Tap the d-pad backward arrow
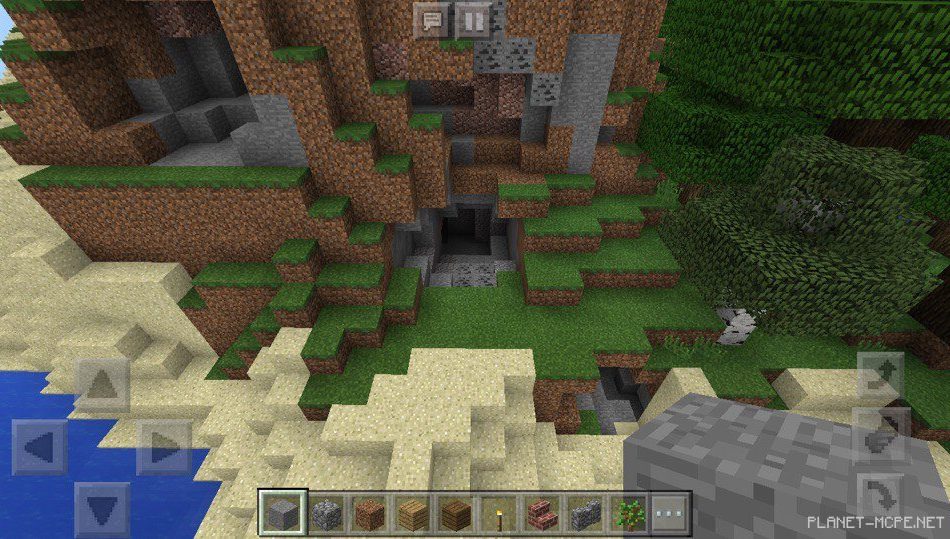The image size is (950, 539). 102,509
